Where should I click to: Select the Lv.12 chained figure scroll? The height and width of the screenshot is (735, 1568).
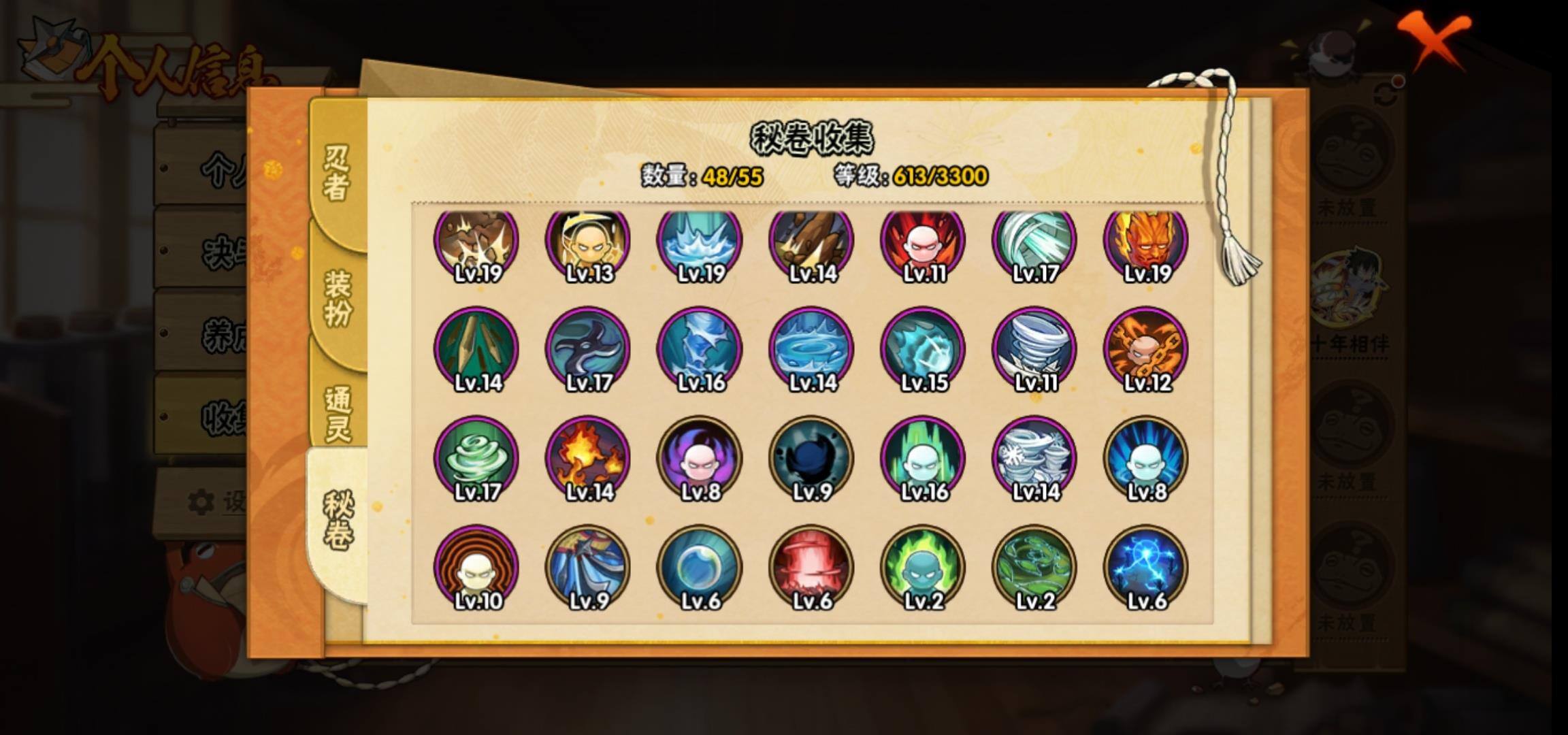click(x=1146, y=348)
